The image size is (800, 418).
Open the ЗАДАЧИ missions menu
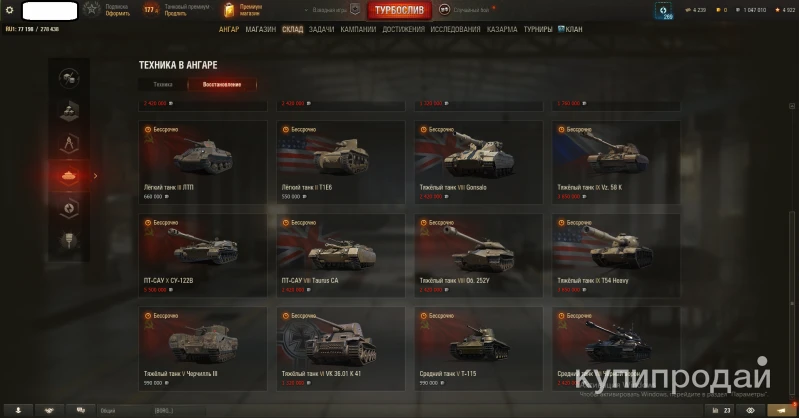pos(321,30)
